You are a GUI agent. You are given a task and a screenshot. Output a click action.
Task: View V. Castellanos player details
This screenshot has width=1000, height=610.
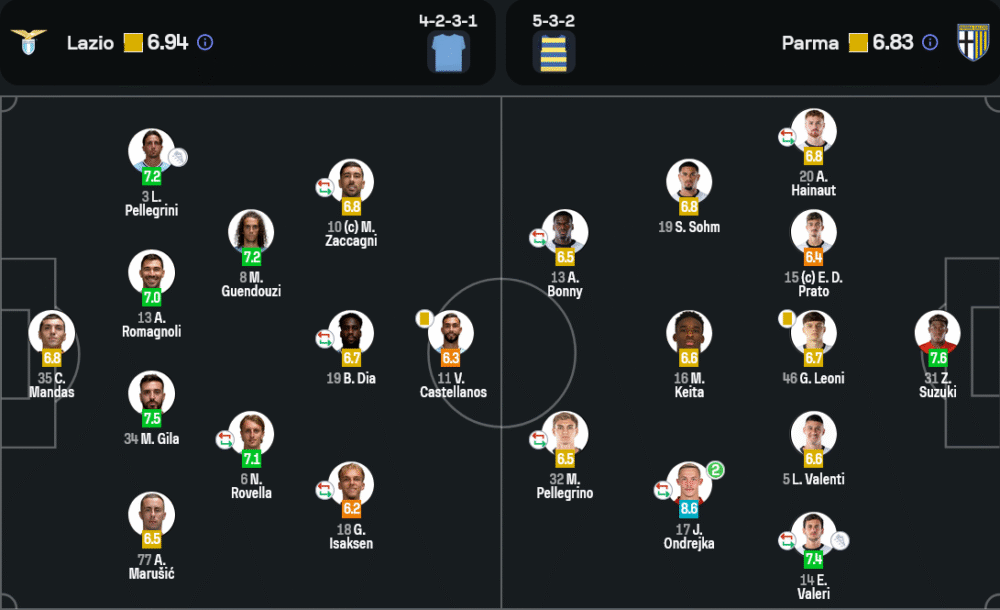[451, 334]
